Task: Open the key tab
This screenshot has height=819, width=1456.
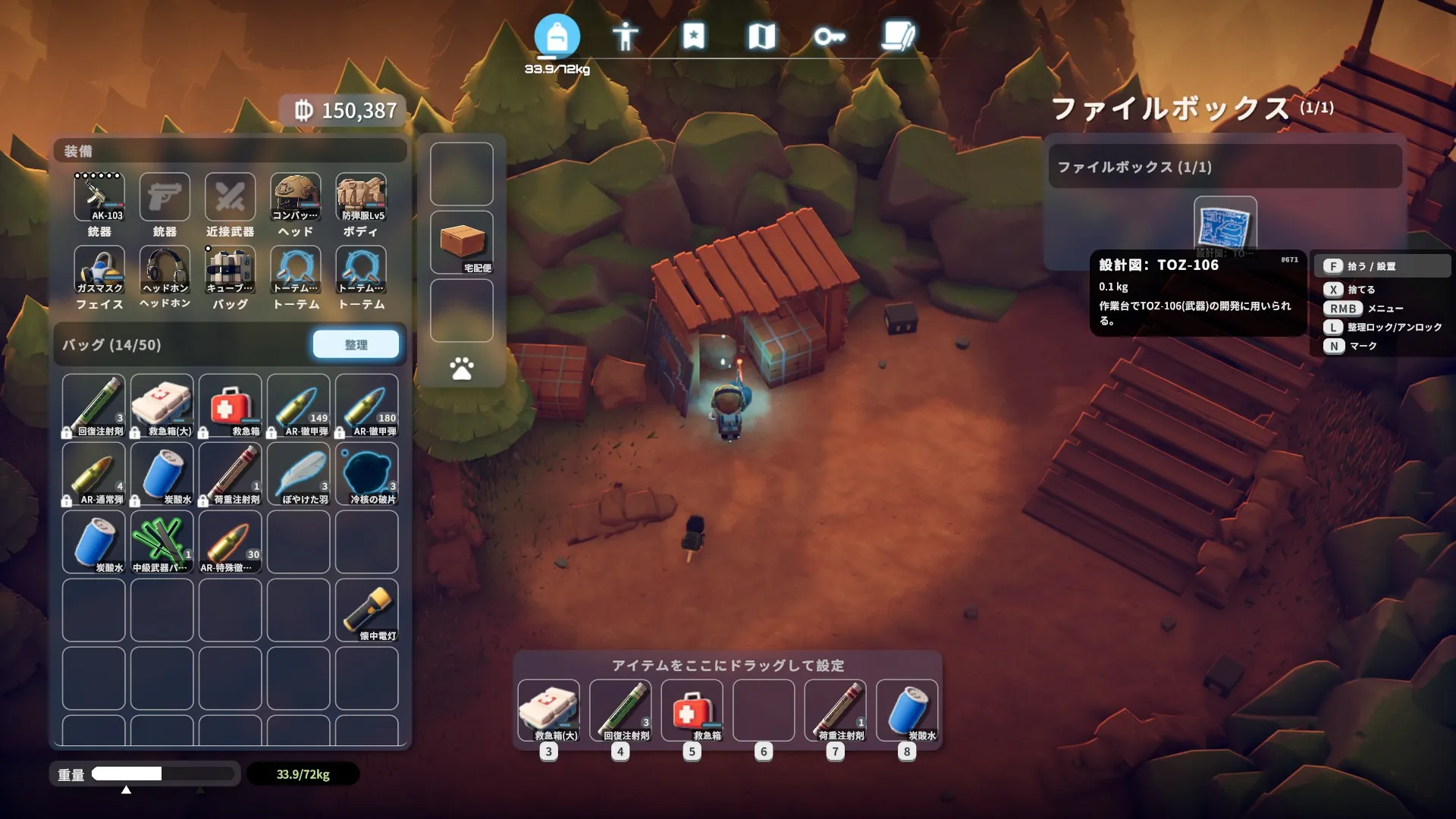Action: (x=829, y=36)
